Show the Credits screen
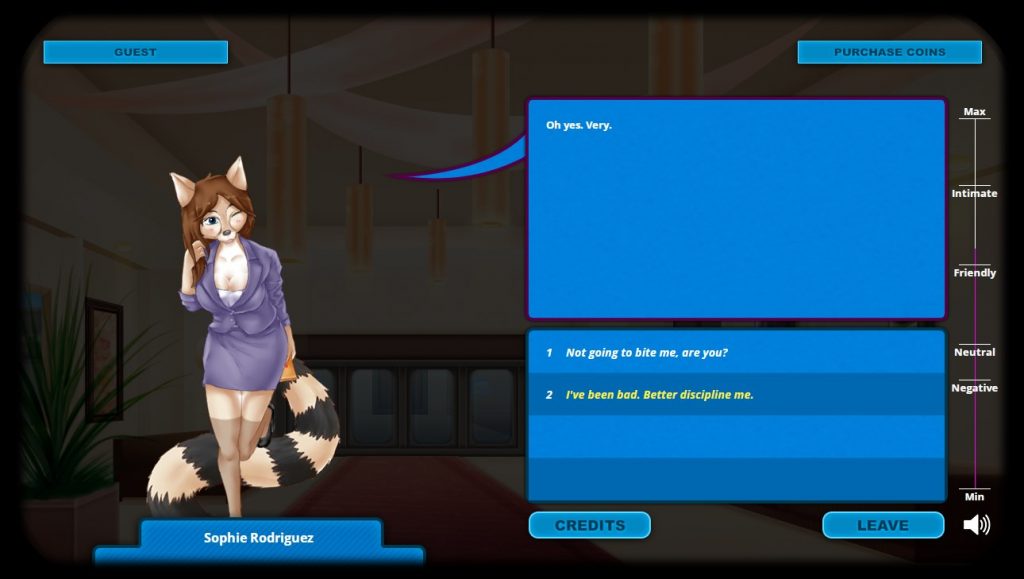 click(589, 525)
